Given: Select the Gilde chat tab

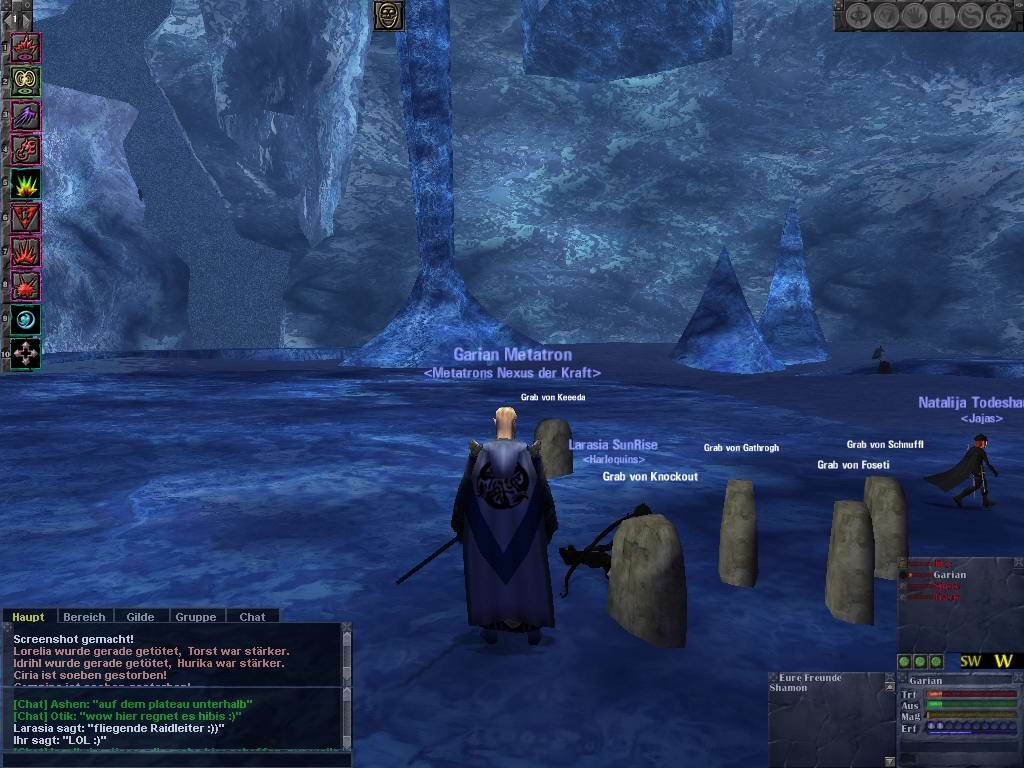Looking at the screenshot, I should click(140, 617).
